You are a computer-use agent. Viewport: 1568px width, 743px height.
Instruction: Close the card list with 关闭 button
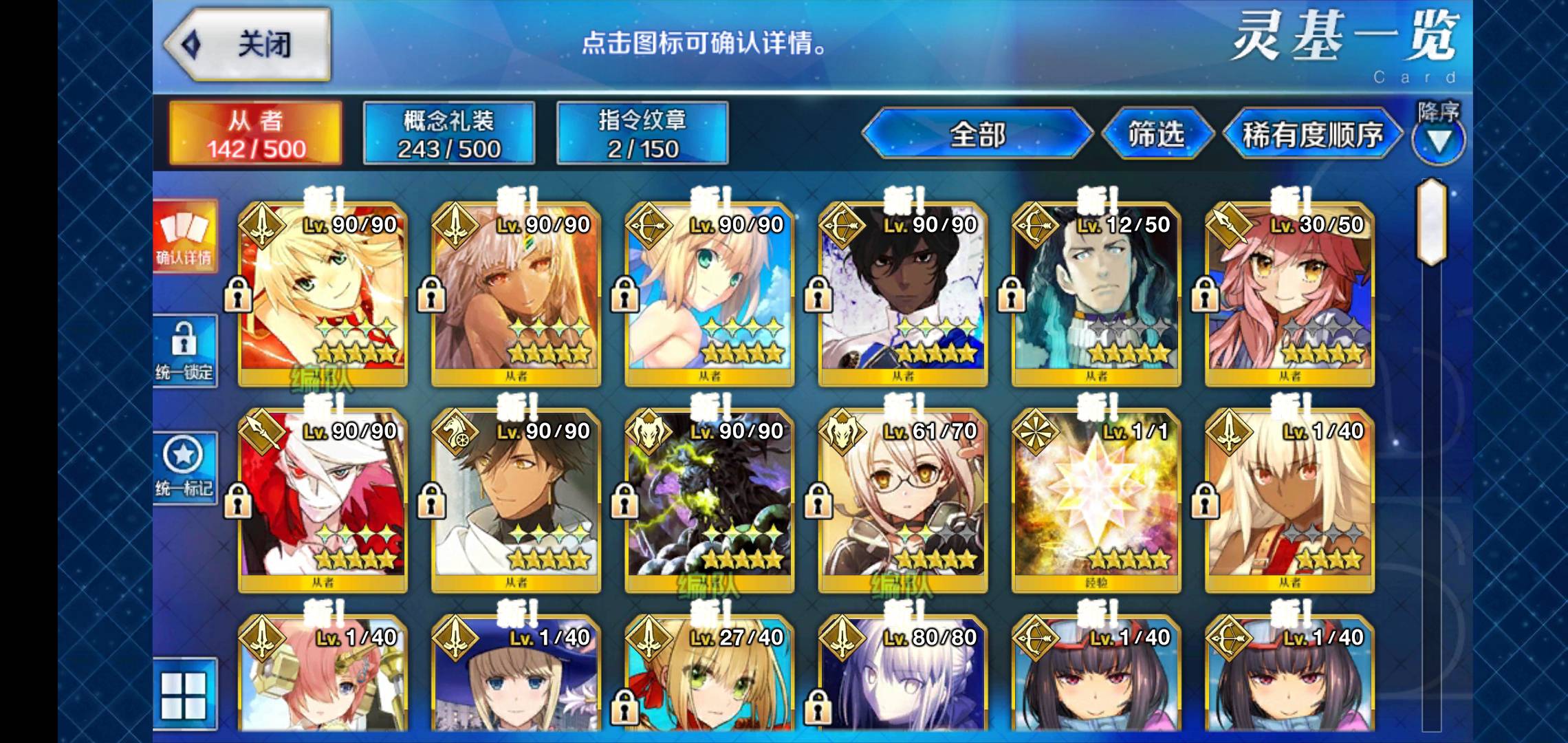coord(249,45)
